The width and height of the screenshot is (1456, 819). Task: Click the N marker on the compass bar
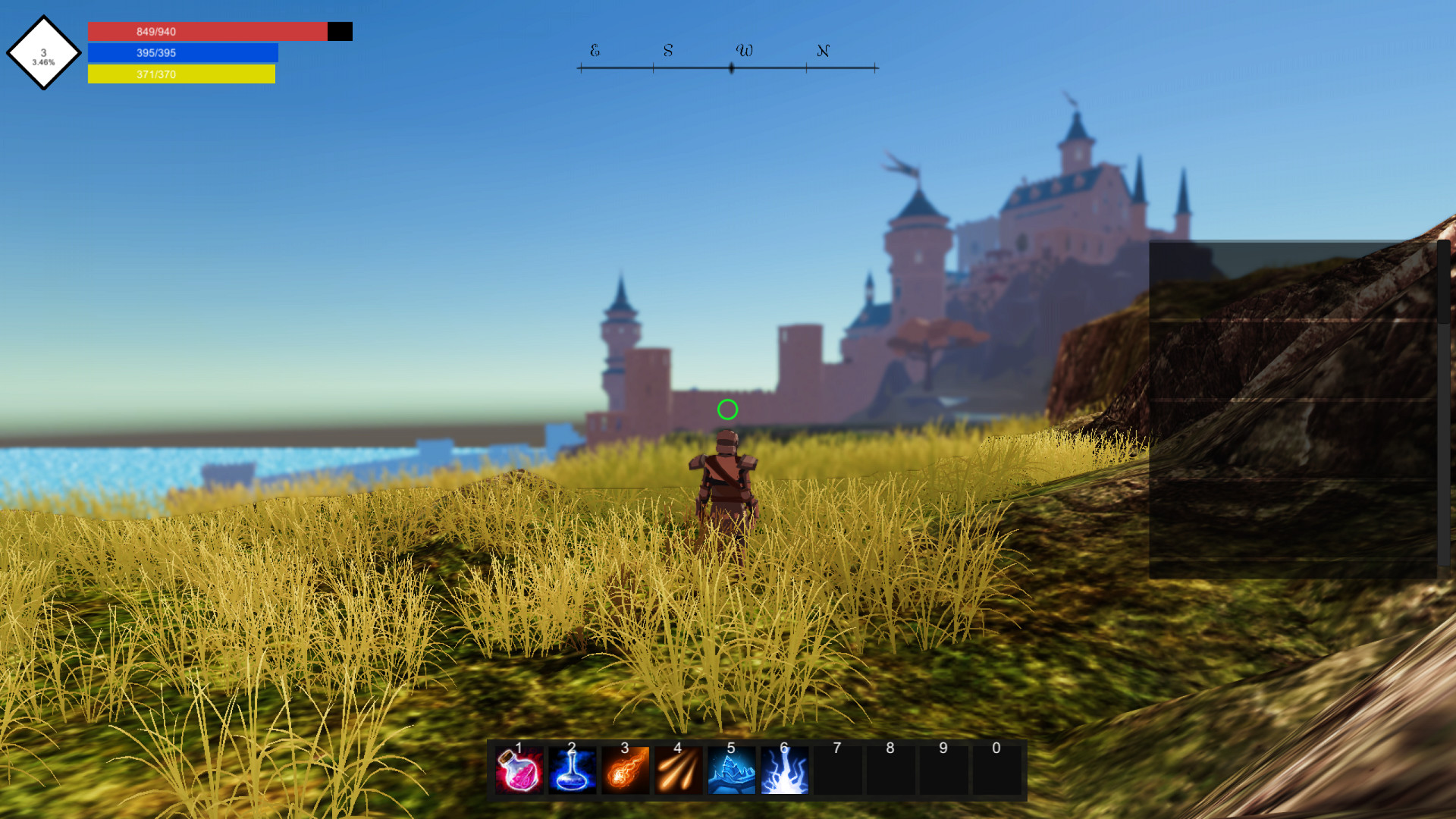(823, 51)
